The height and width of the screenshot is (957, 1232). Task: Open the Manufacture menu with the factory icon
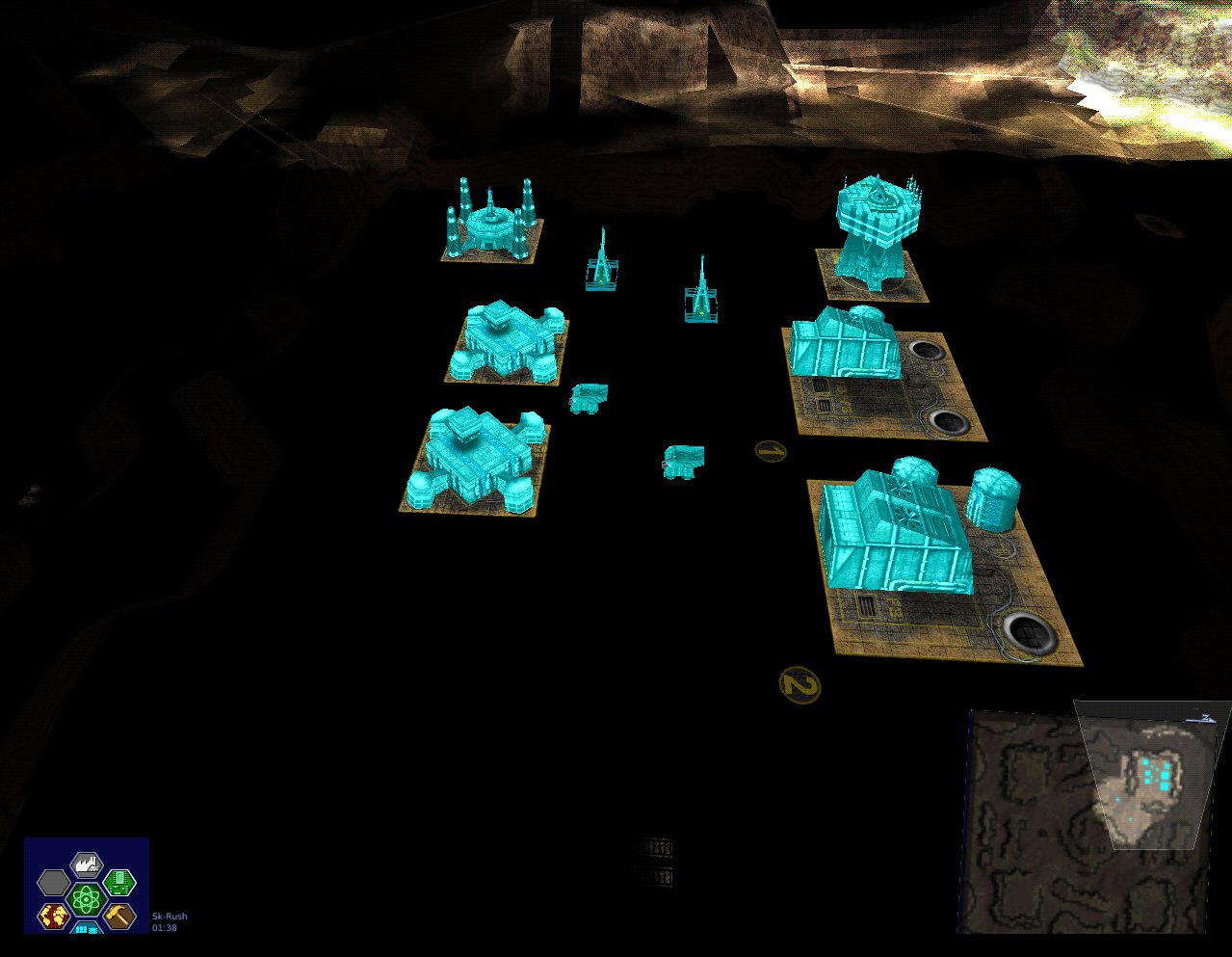tap(87, 864)
